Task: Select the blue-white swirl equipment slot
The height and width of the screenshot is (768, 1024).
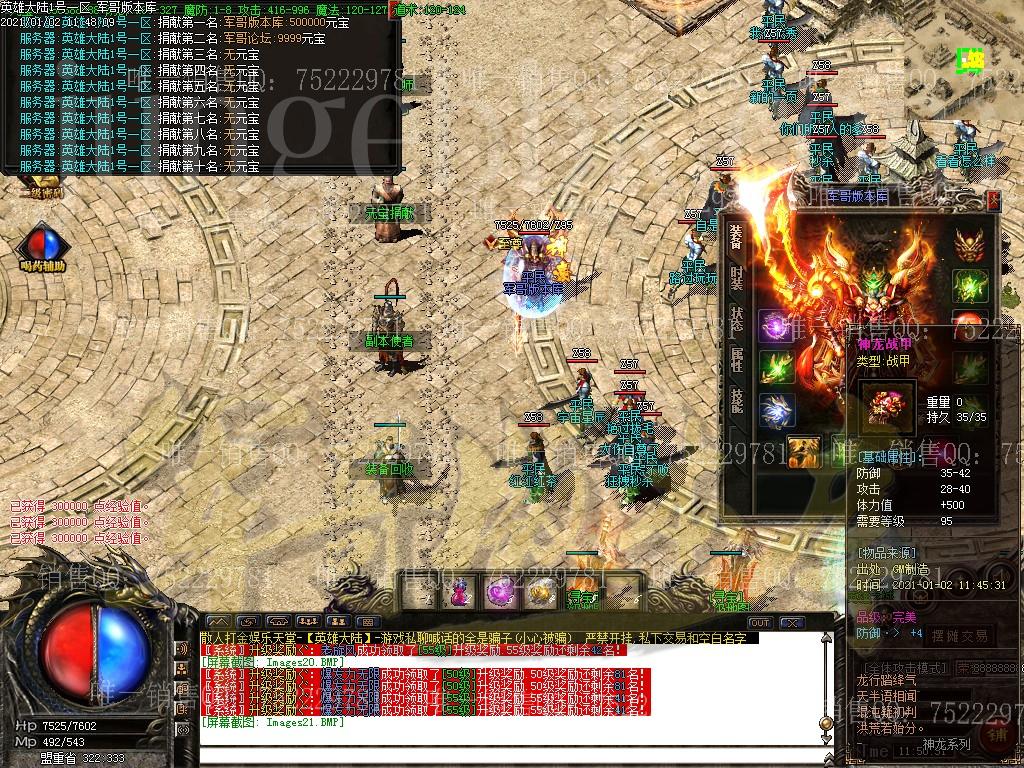Action: point(776,410)
